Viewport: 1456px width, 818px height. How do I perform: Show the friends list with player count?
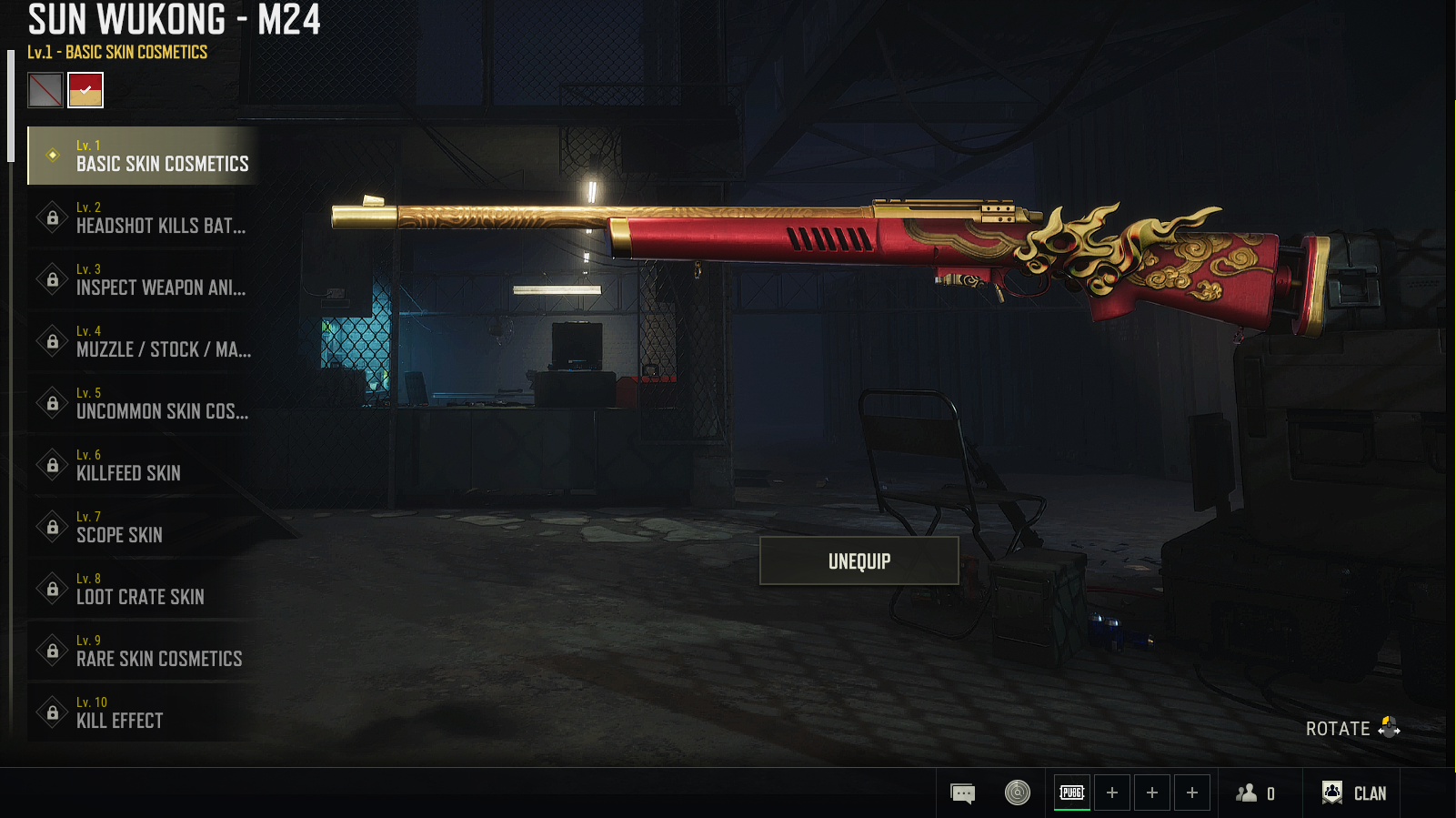pyautogui.click(x=1255, y=793)
